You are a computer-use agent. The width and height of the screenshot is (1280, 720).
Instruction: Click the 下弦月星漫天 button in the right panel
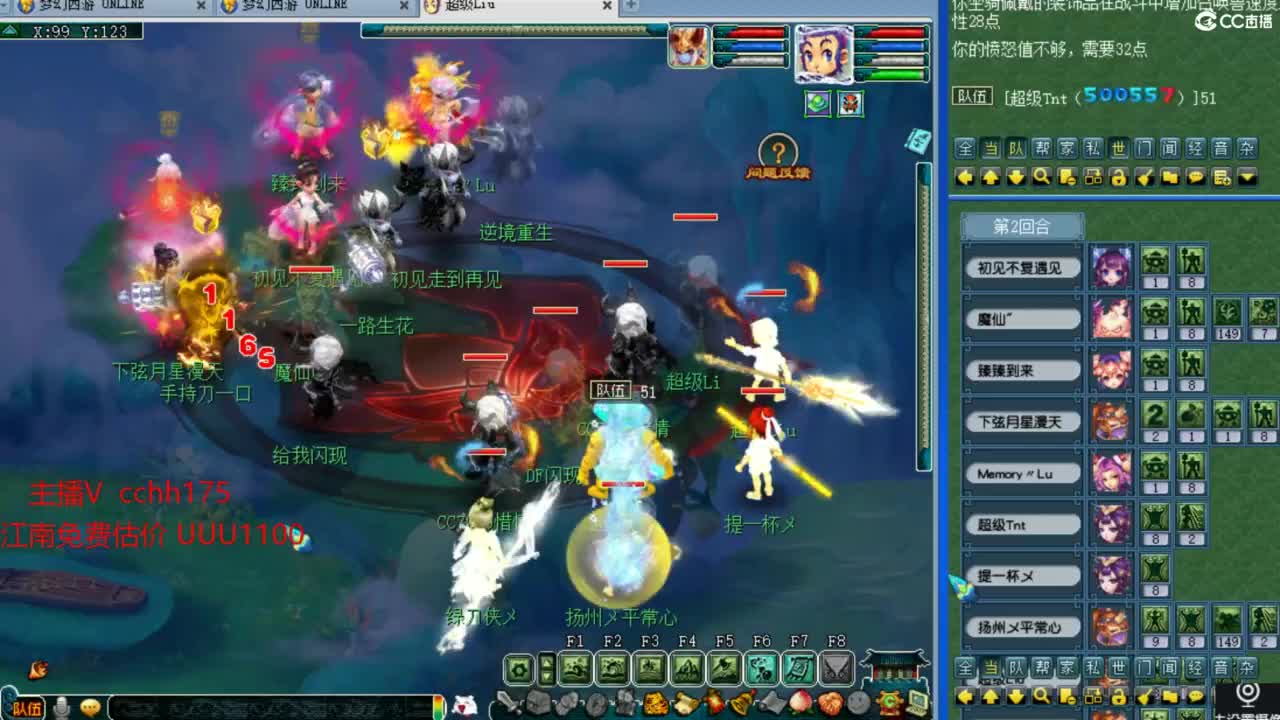(x=1022, y=422)
